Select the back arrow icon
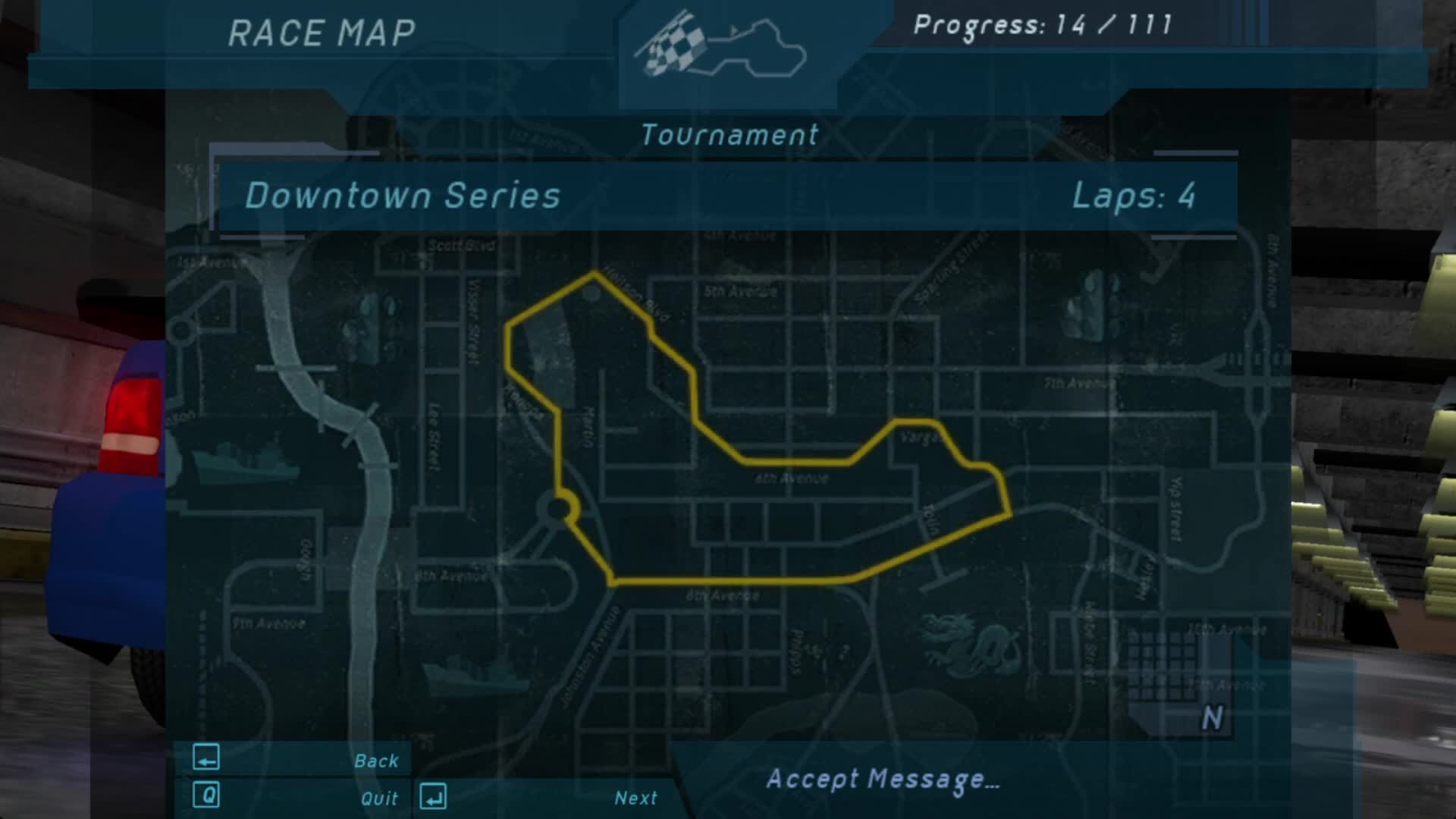This screenshot has width=1456, height=819. 206,757
